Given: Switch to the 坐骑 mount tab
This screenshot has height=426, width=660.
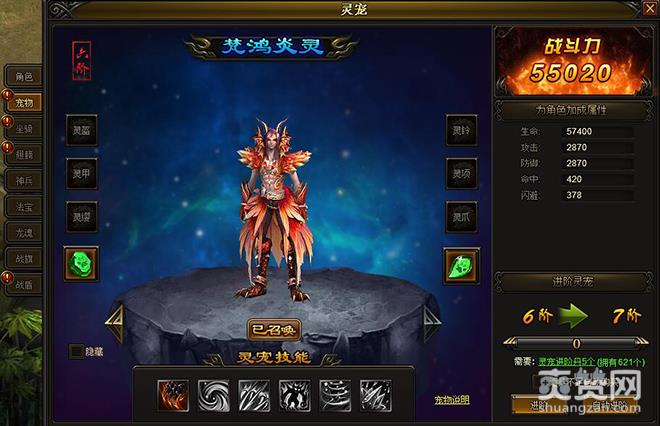Looking at the screenshot, I should click(x=22, y=128).
